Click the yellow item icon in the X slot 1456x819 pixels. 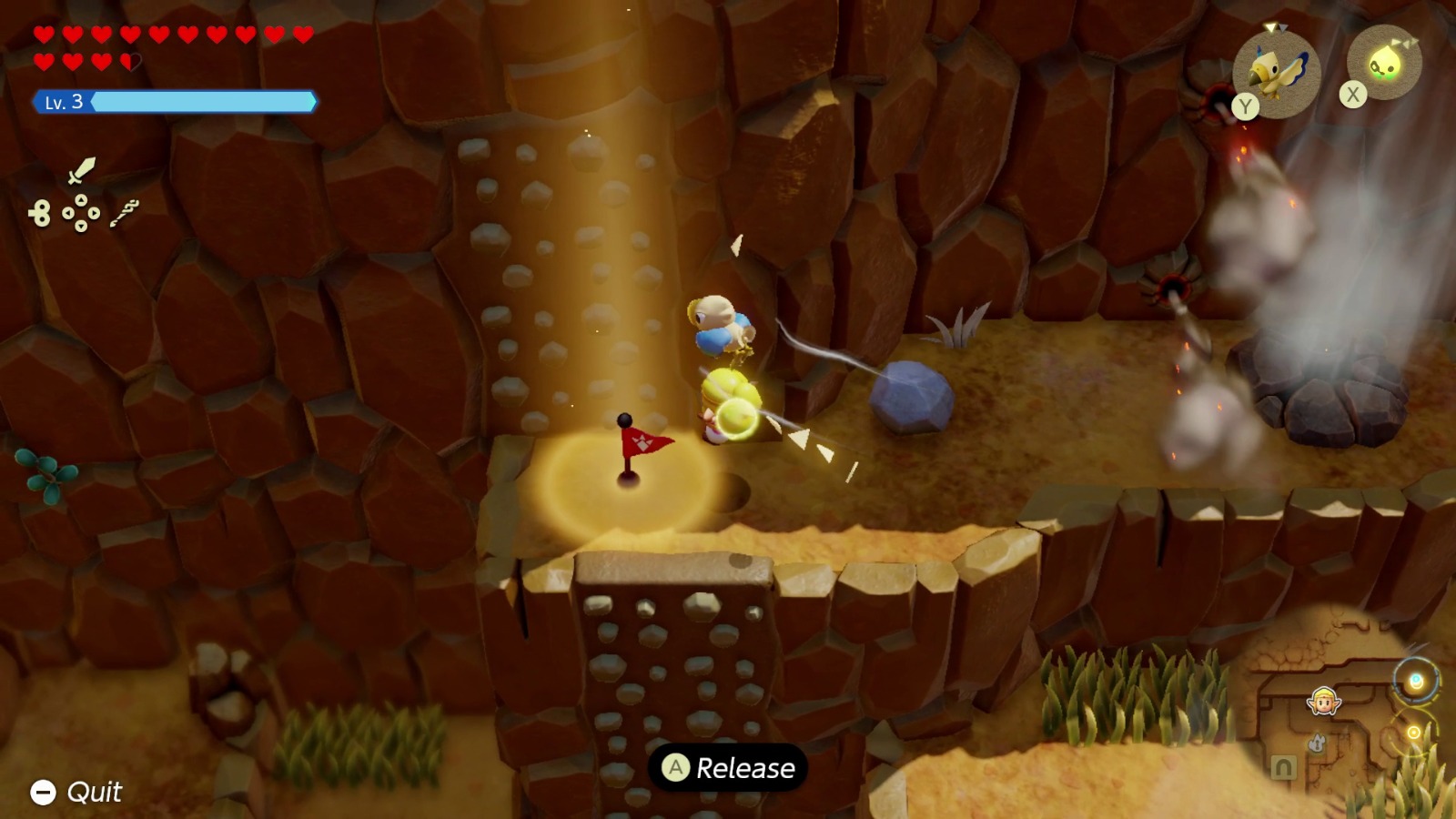(x=1387, y=61)
